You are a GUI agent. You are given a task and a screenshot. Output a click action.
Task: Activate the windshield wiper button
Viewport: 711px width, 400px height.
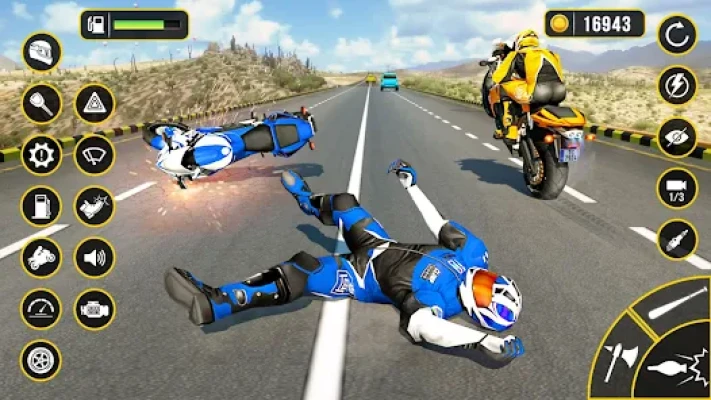click(x=95, y=155)
